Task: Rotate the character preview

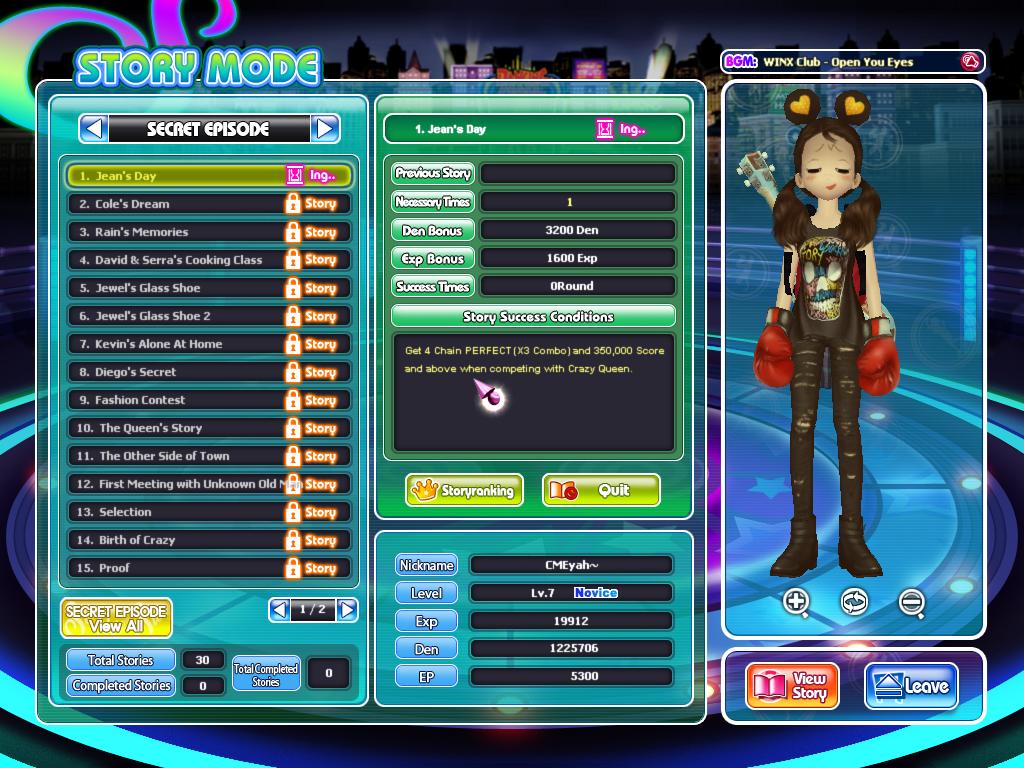Action: point(854,601)
